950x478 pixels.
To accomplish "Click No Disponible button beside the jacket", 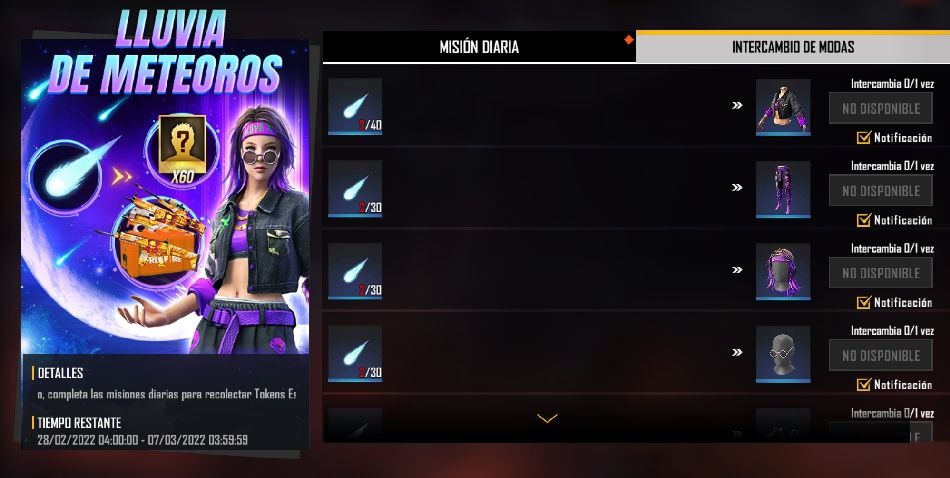I will 880,108.
